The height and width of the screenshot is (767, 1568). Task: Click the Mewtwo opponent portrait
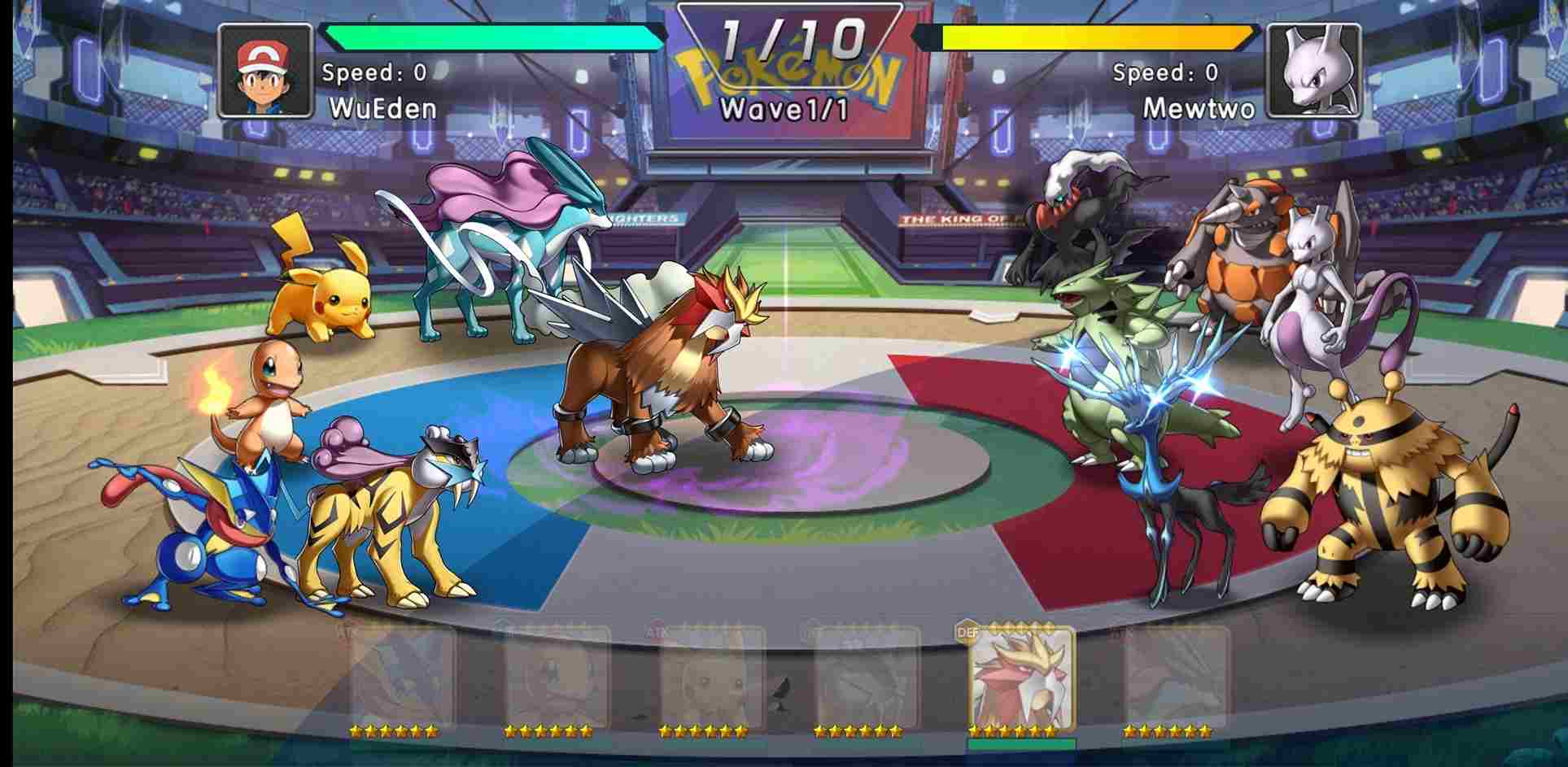1314,71
